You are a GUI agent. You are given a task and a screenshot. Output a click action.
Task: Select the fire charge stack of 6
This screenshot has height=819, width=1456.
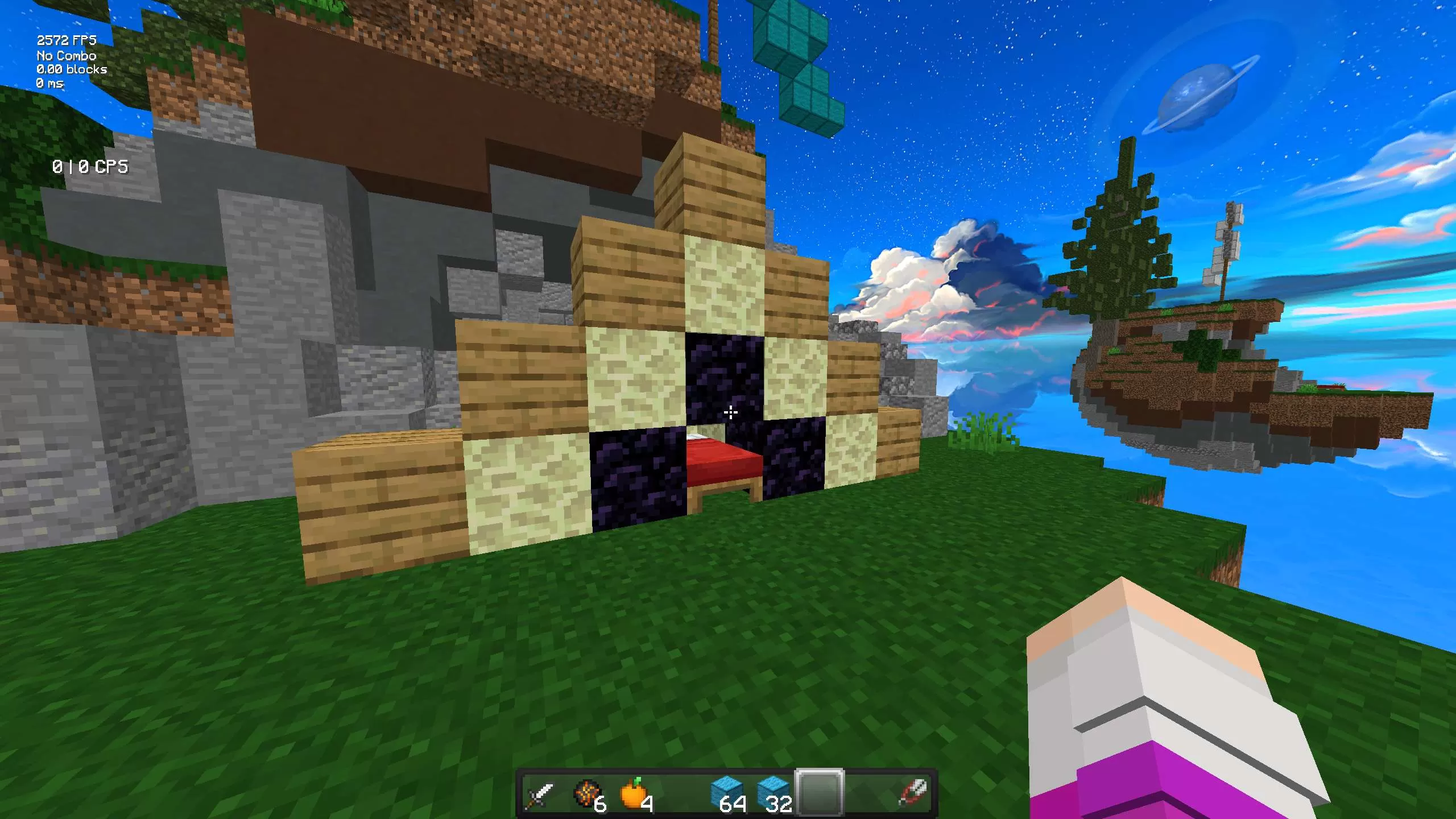587,791
